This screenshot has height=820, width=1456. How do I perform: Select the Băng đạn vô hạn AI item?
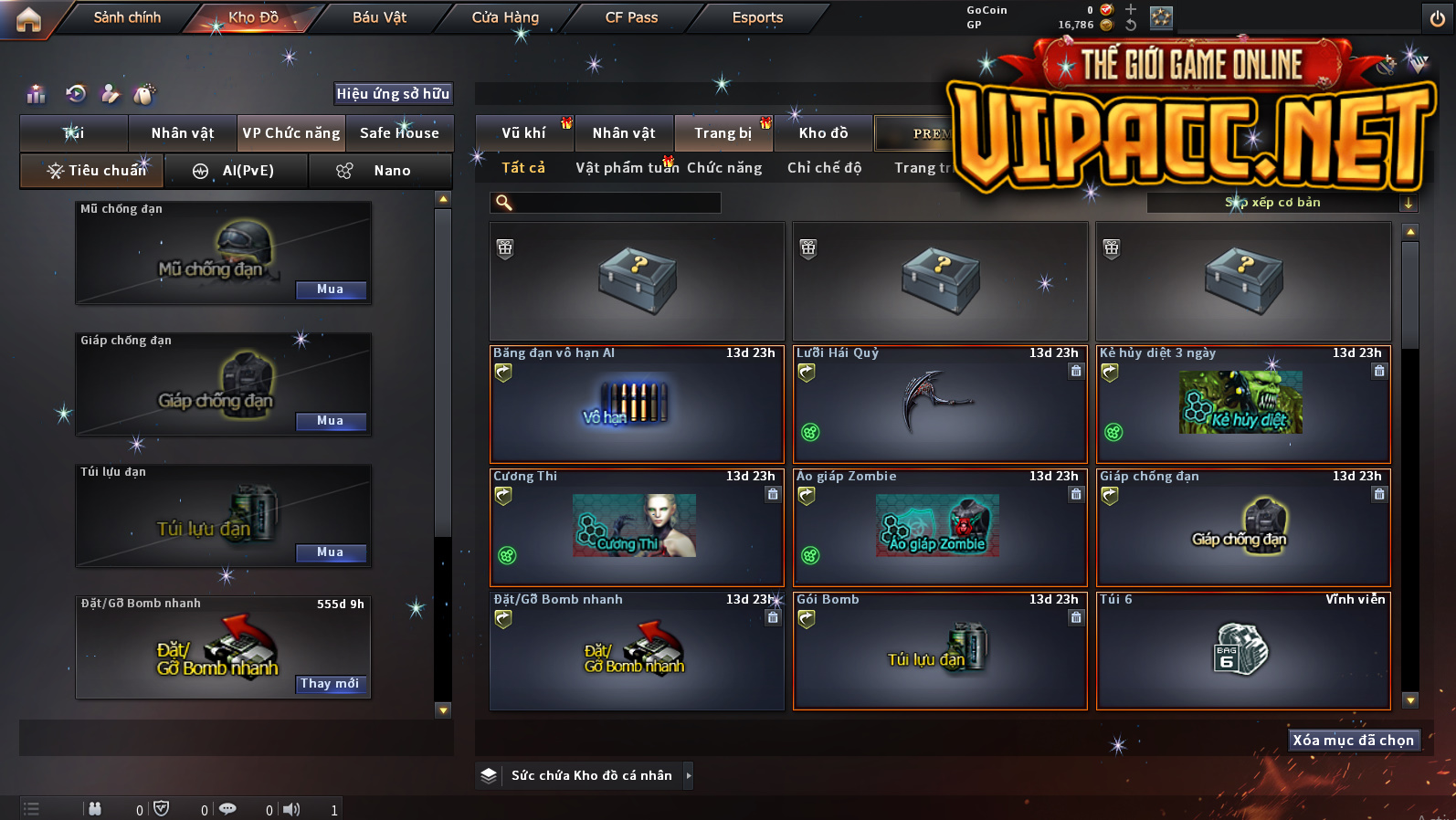coord(637,404)
